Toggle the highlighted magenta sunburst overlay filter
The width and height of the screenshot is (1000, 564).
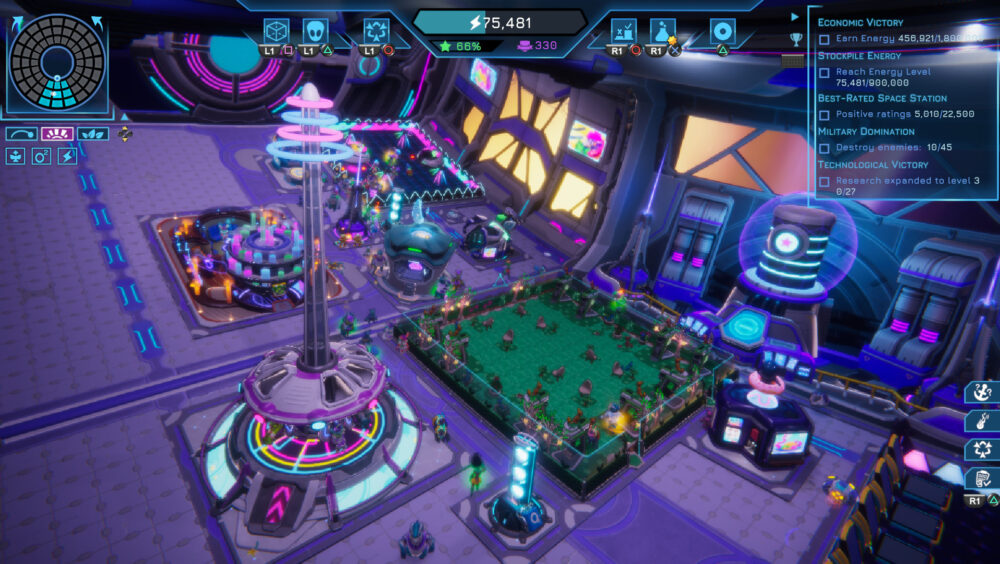56,134
